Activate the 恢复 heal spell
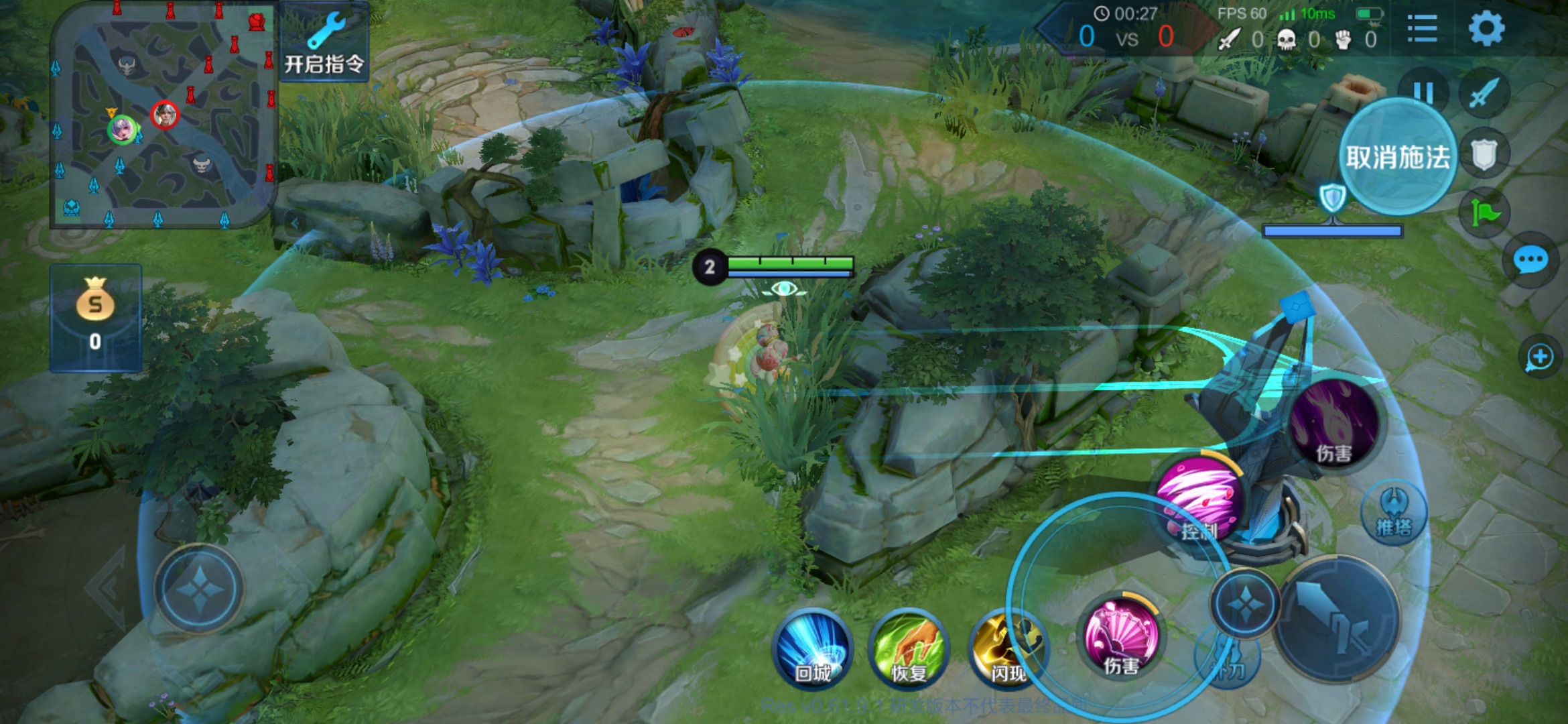 [909, 649]
